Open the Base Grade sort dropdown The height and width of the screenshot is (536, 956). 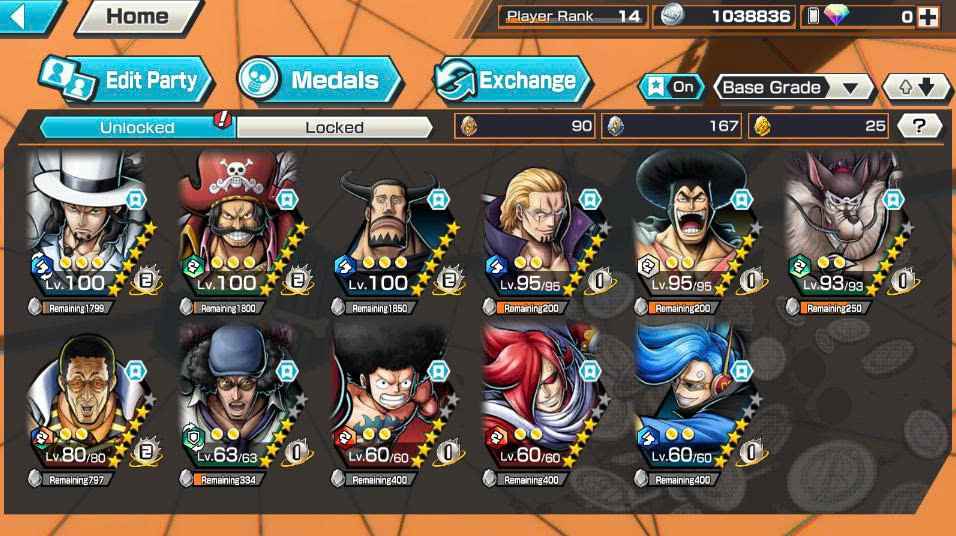pos(792,88)
